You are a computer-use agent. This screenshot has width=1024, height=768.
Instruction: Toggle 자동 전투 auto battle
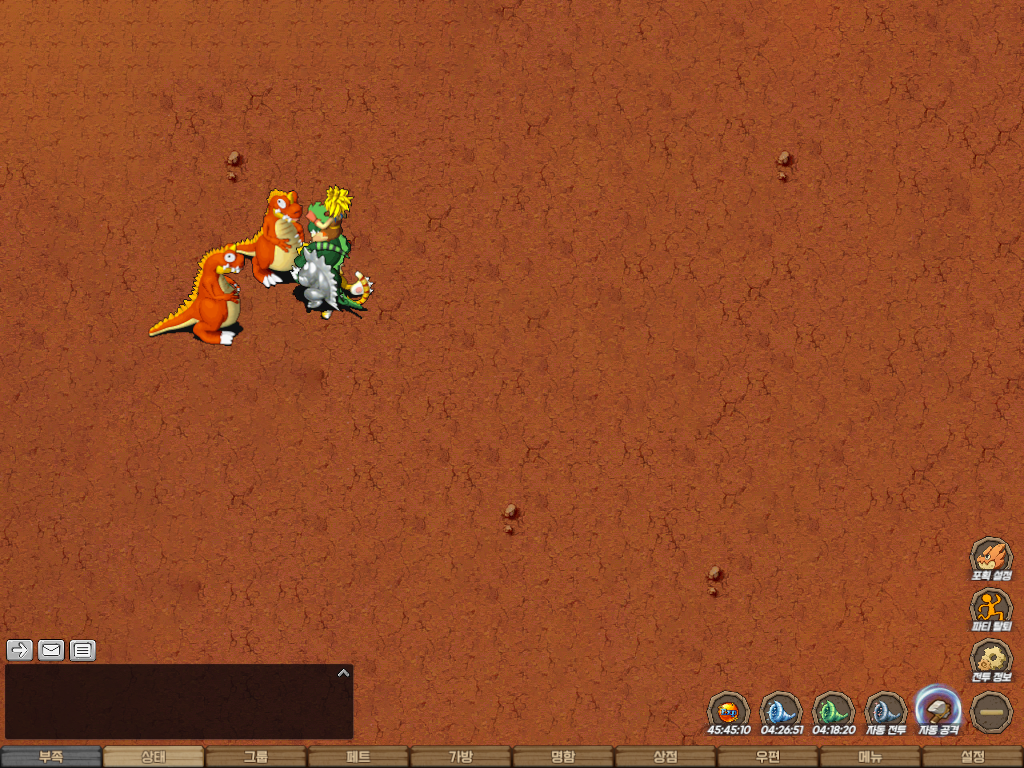886,711
